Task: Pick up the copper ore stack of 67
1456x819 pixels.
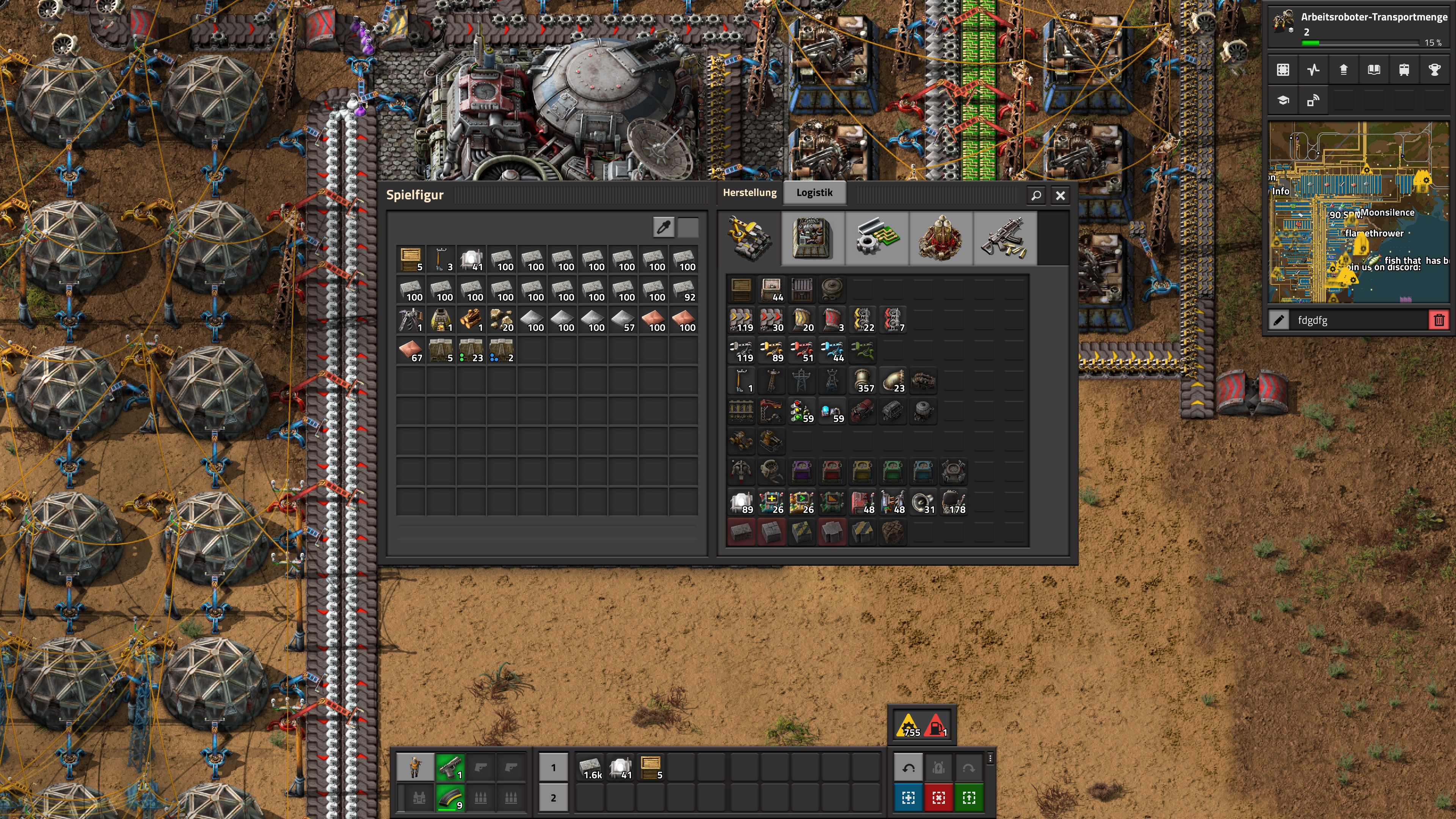Action: [x=411, y=350]
